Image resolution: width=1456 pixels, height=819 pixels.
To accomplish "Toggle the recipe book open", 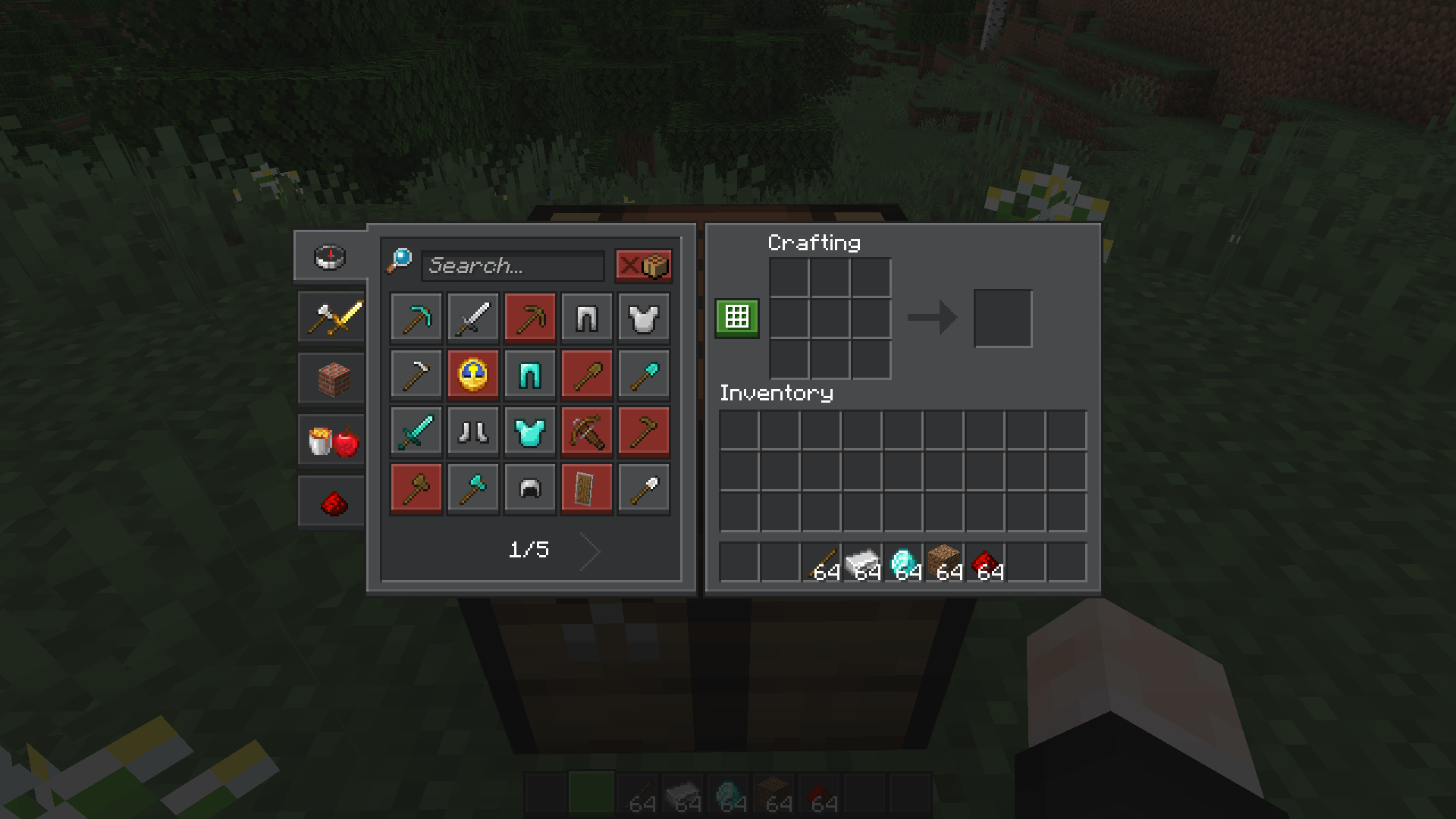I will 736,317.
